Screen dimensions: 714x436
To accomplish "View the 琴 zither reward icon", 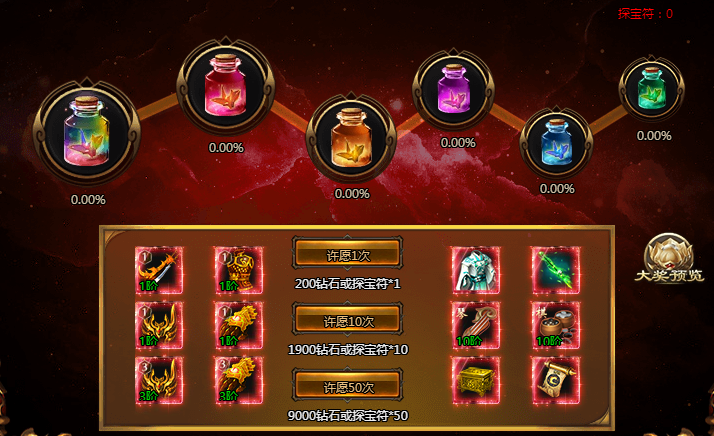I will click(475, 326).
